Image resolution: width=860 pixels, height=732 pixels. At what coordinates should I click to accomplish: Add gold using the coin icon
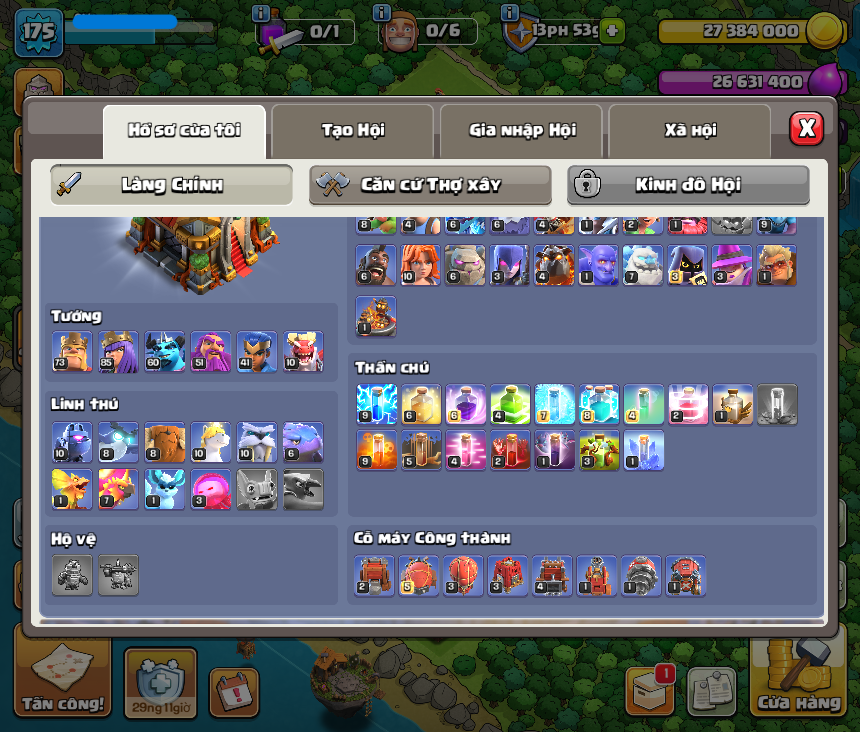(x=823, y=30)
